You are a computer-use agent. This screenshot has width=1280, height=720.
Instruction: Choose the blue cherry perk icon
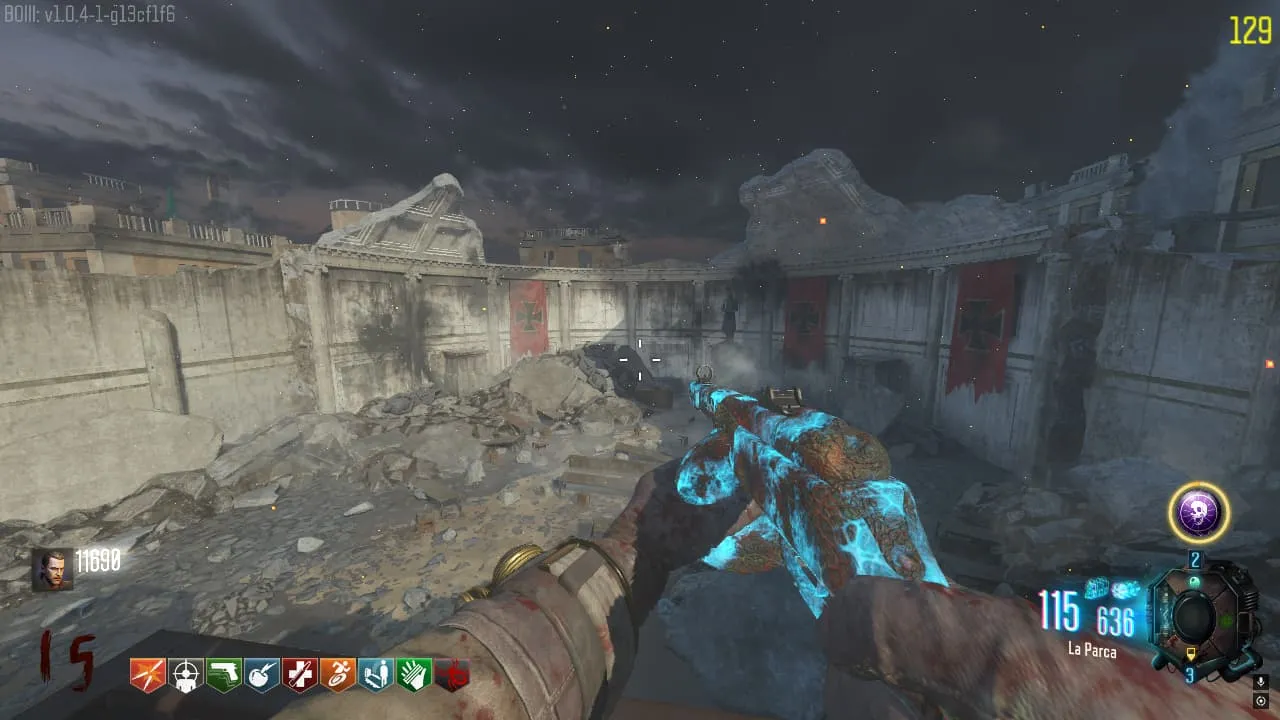(x=261, y=675)
